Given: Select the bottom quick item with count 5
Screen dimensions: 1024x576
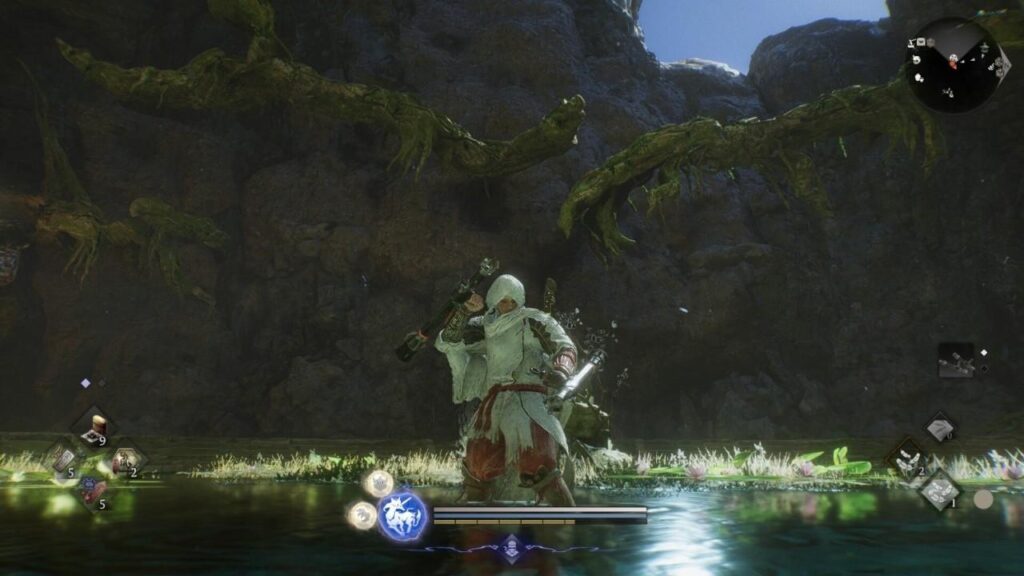Looking at the screenshot, I should point(93,492).
